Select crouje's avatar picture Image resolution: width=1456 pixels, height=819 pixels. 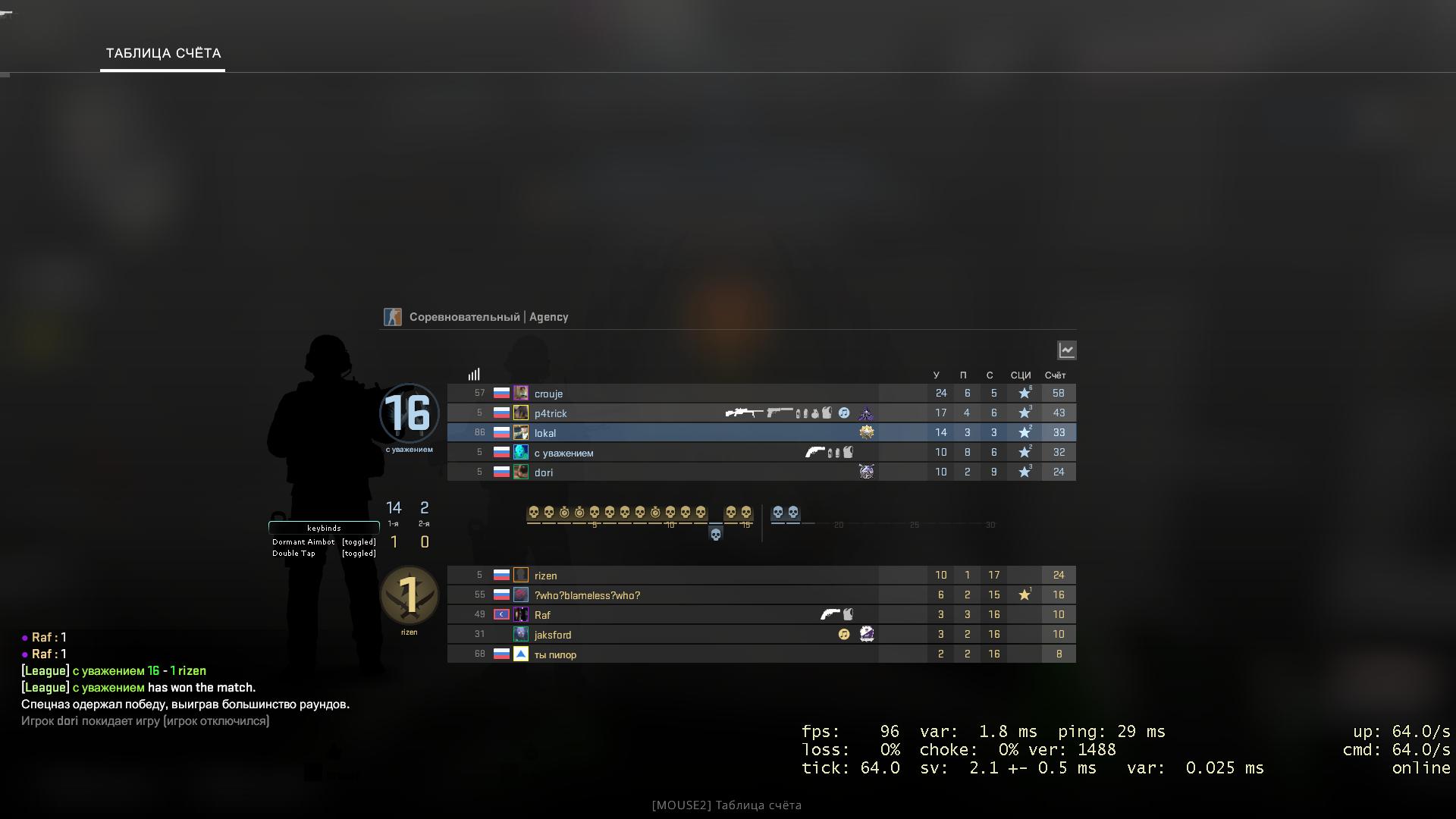[522, 393]
